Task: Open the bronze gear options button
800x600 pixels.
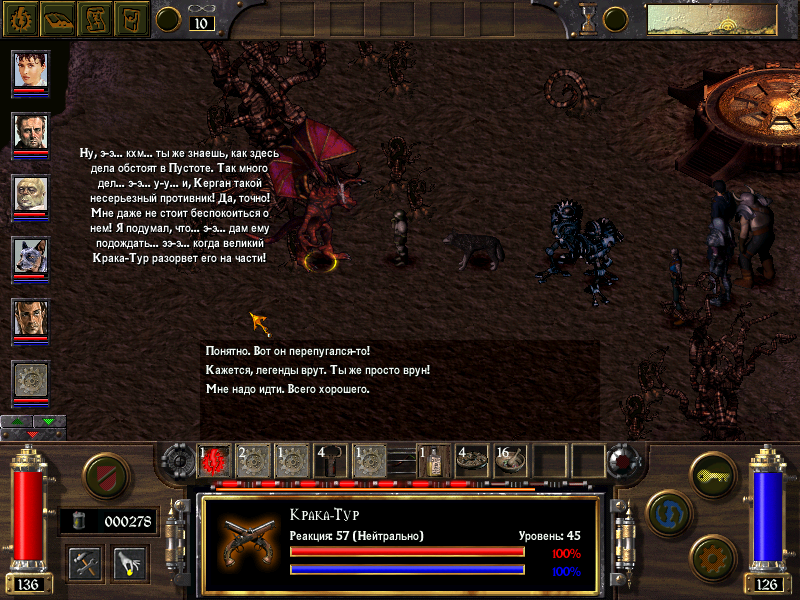Action: (711, 557)
